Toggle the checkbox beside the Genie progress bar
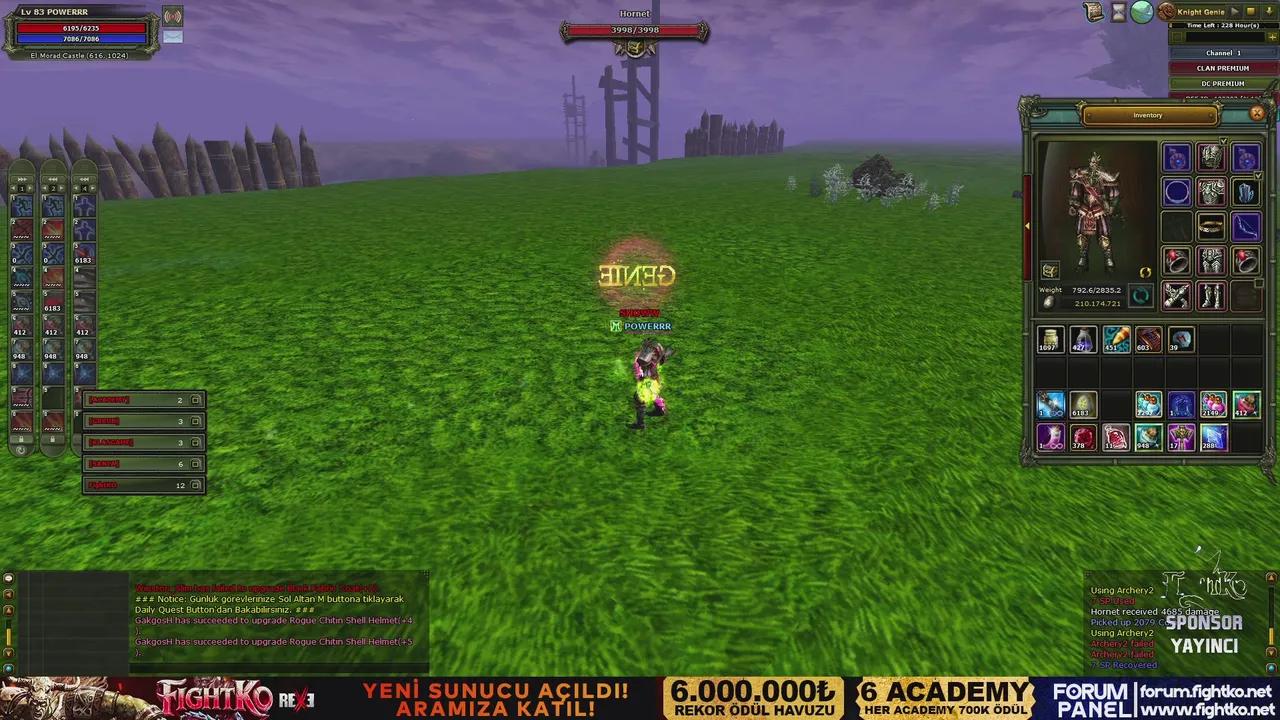 pyautogui.click(x=1178, y=36)
